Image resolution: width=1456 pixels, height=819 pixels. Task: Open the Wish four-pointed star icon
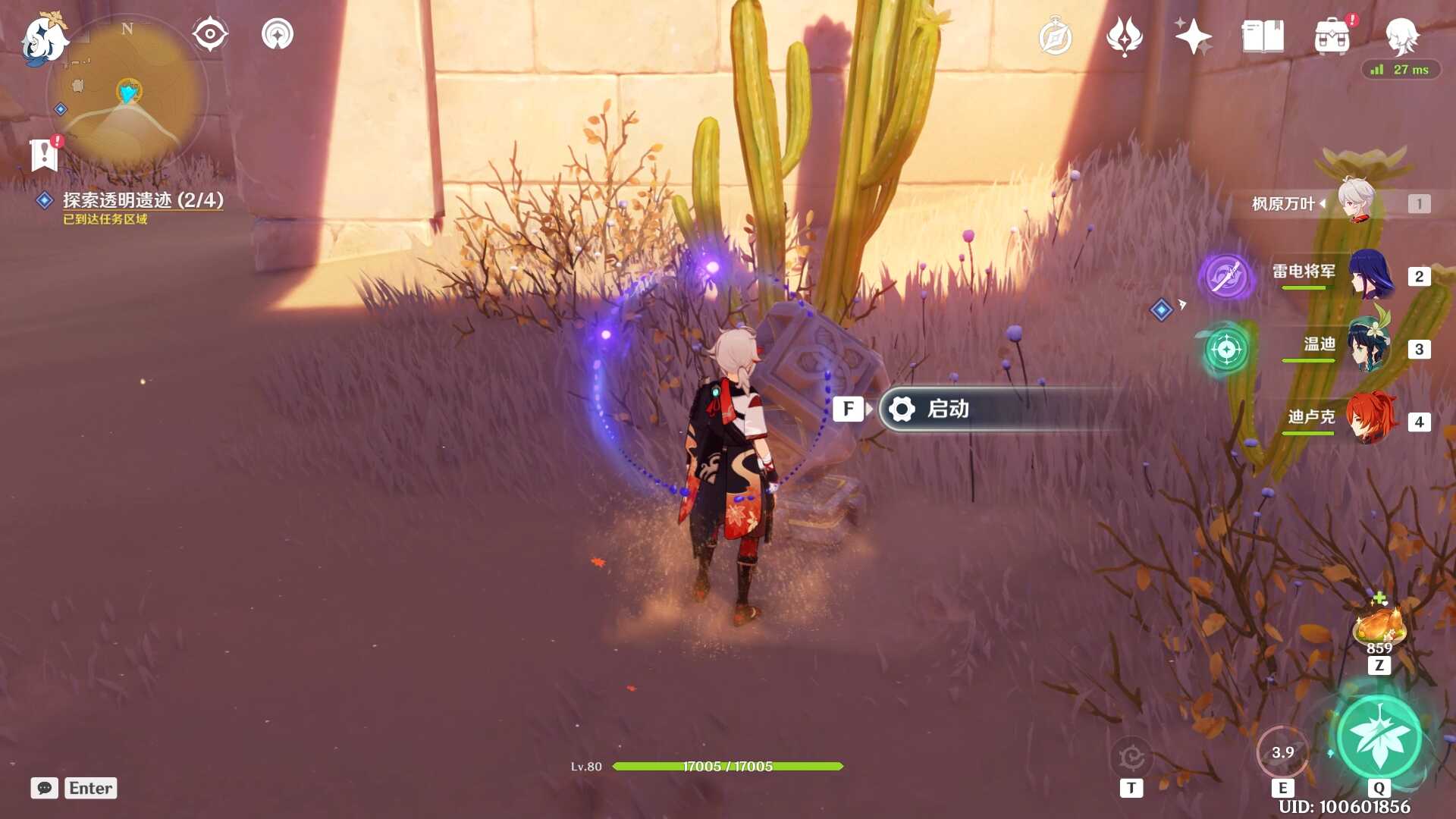coord(1193,36)
